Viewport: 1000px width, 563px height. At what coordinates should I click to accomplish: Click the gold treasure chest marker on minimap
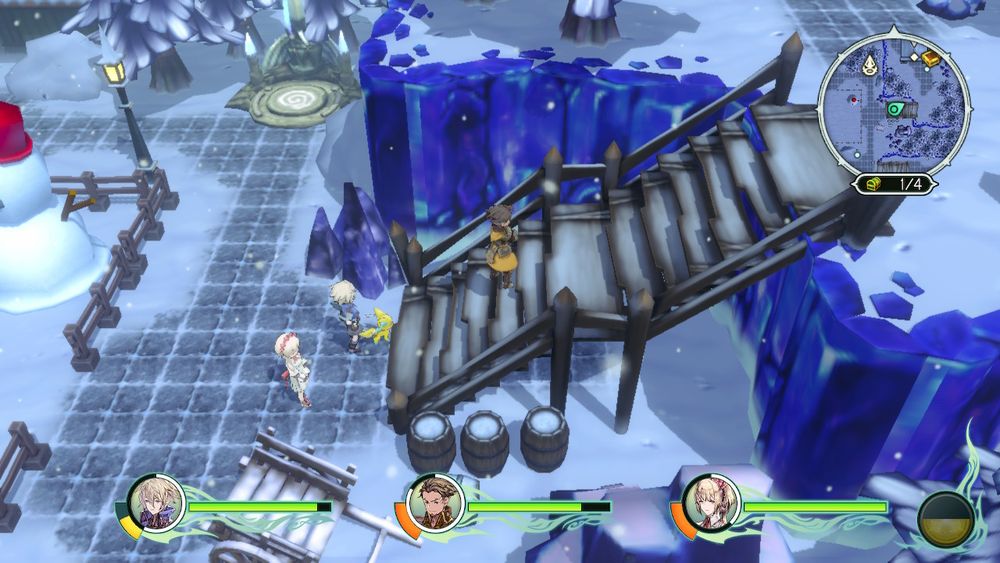point(931,59)
